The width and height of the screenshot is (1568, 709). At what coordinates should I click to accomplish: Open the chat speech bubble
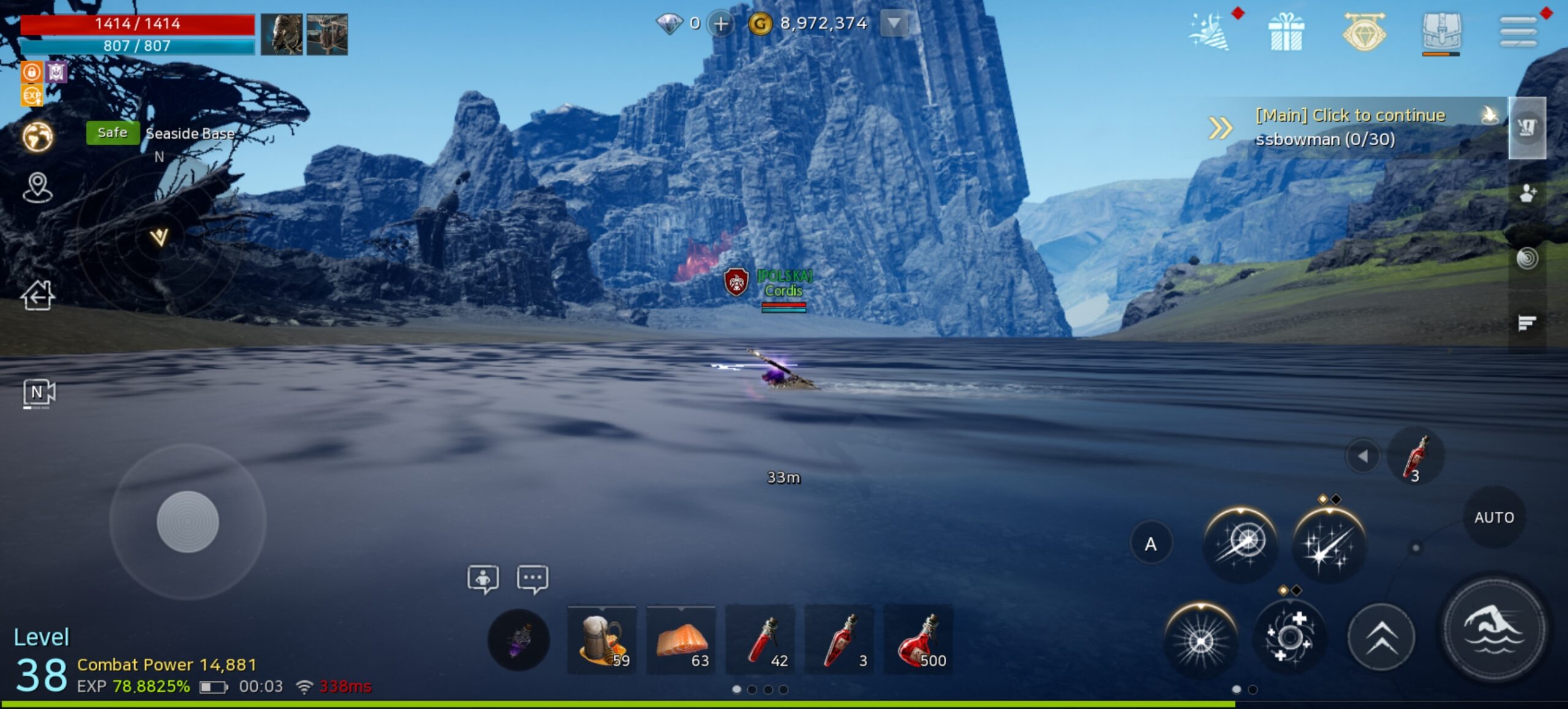click(x=532, y=579)
